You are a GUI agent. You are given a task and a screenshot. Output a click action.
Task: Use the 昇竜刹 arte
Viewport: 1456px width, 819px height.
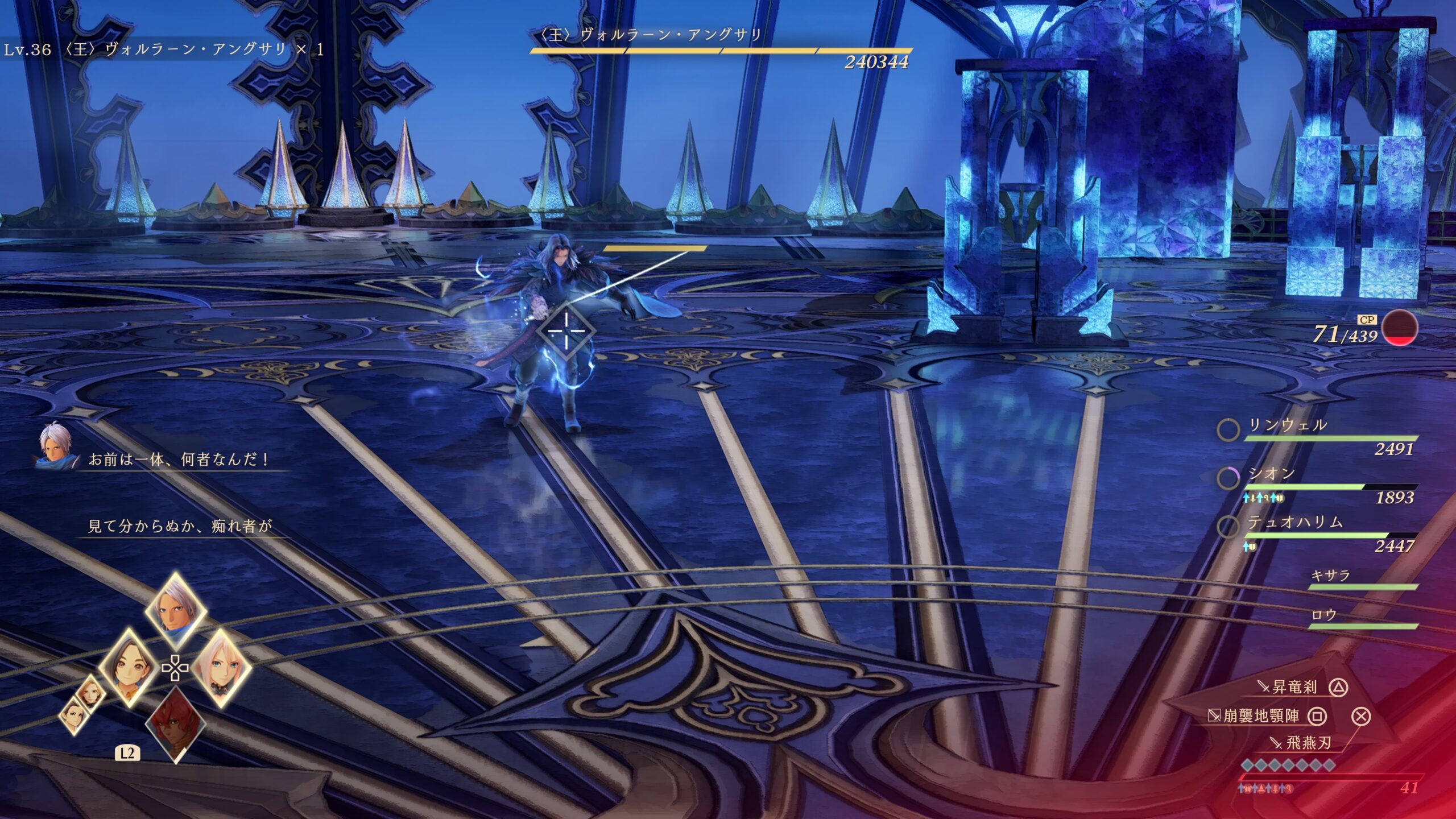coord(1294,687)
